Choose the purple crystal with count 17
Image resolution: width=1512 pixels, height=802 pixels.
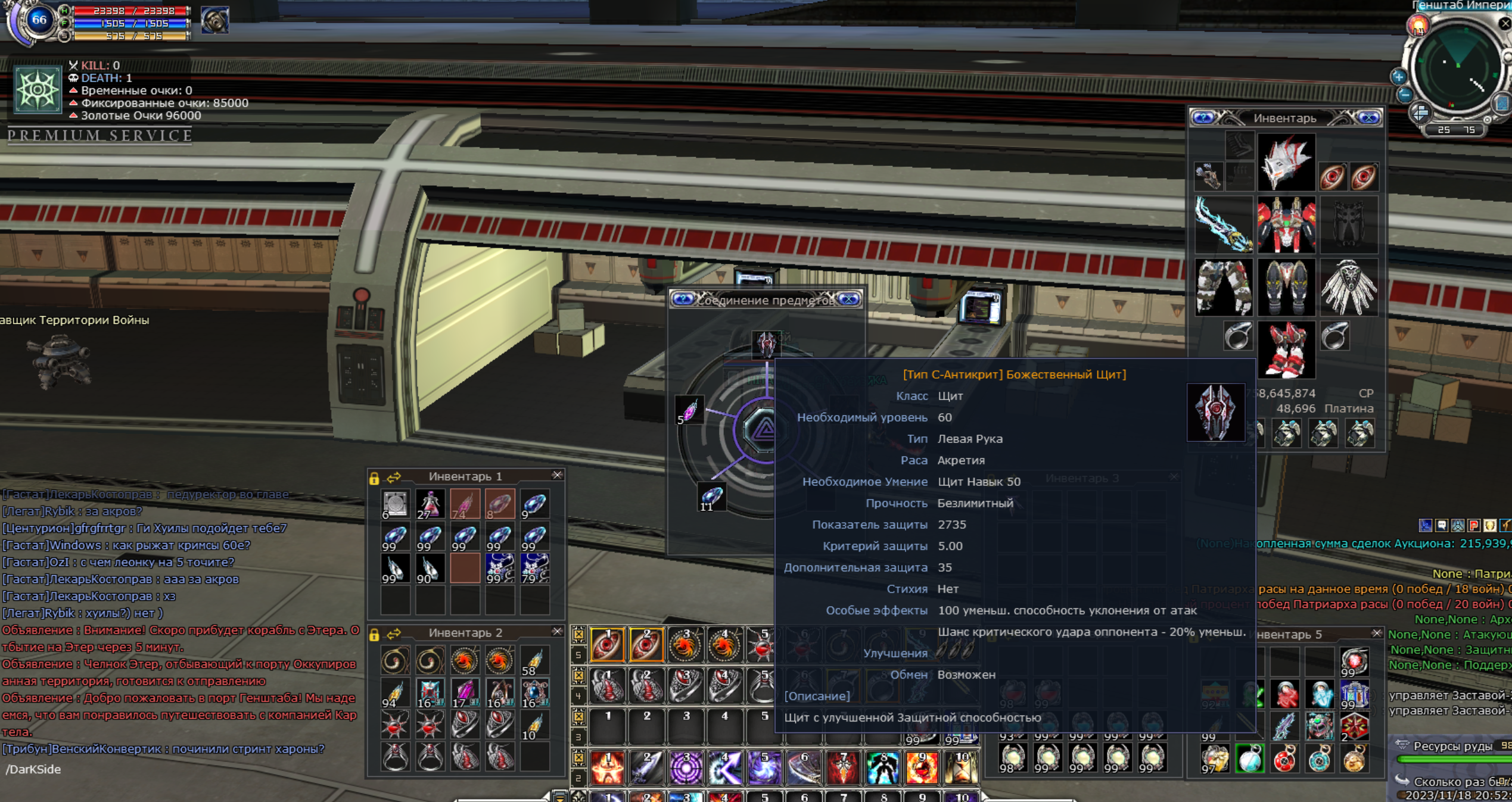click(464, 692)
